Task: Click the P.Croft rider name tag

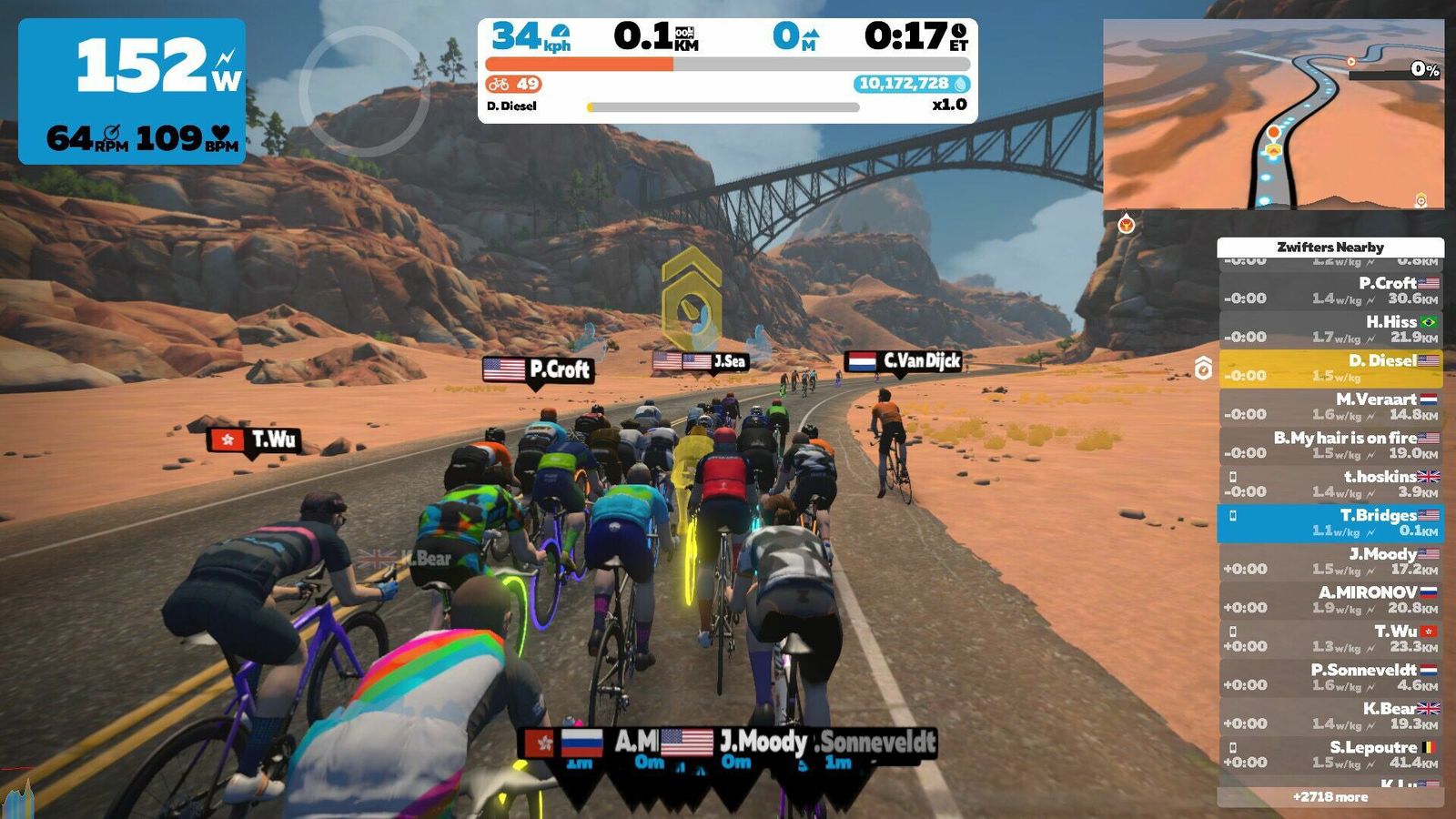Action: point(538,369)
